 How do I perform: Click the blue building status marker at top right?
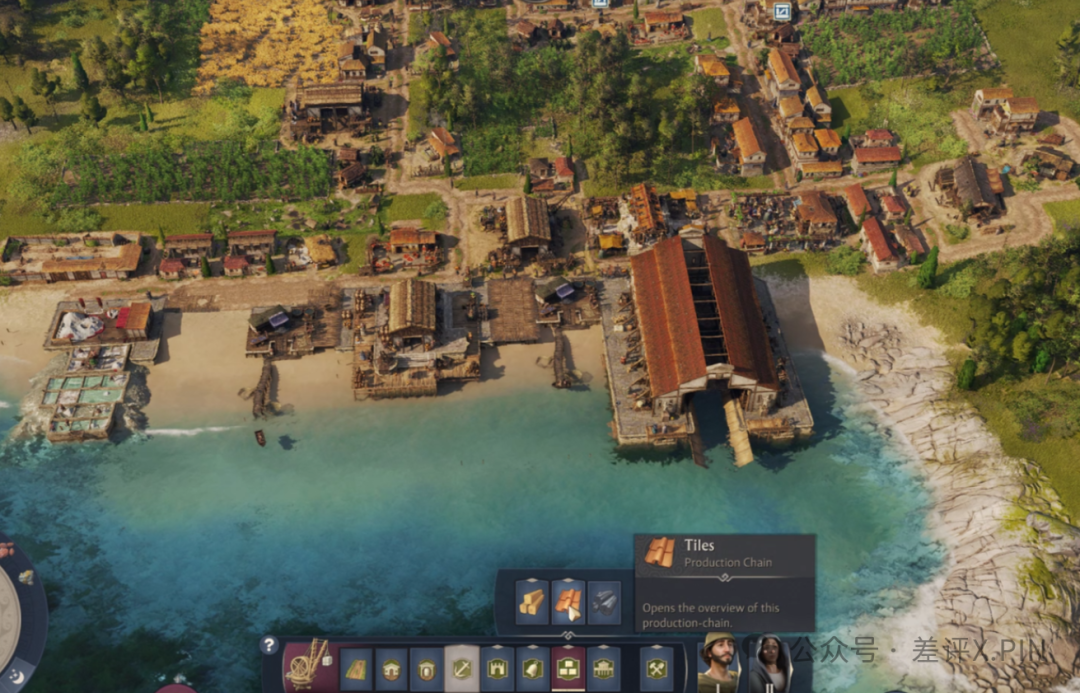(x=782, y=11)
